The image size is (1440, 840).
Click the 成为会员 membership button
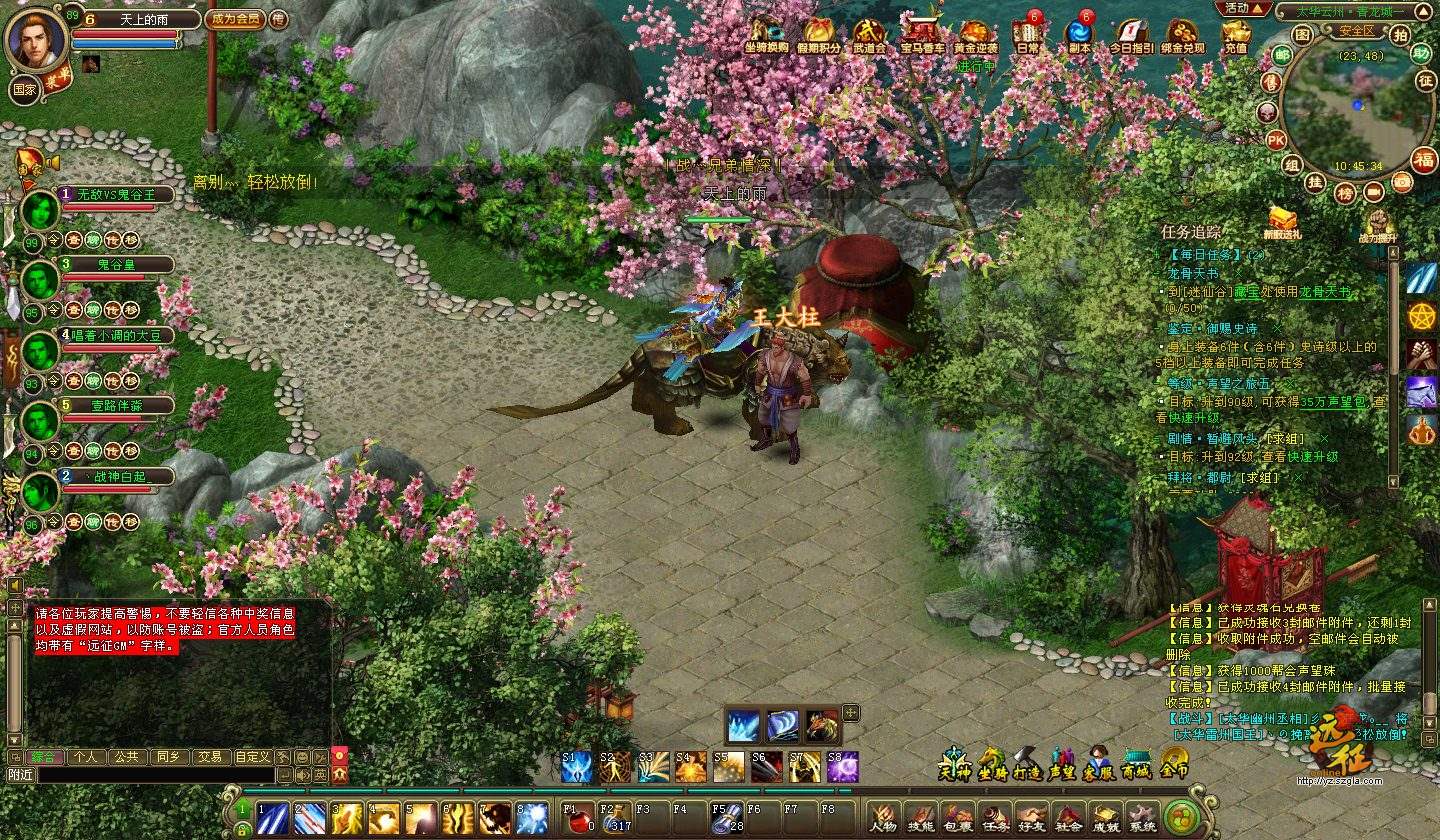point(234,19)
